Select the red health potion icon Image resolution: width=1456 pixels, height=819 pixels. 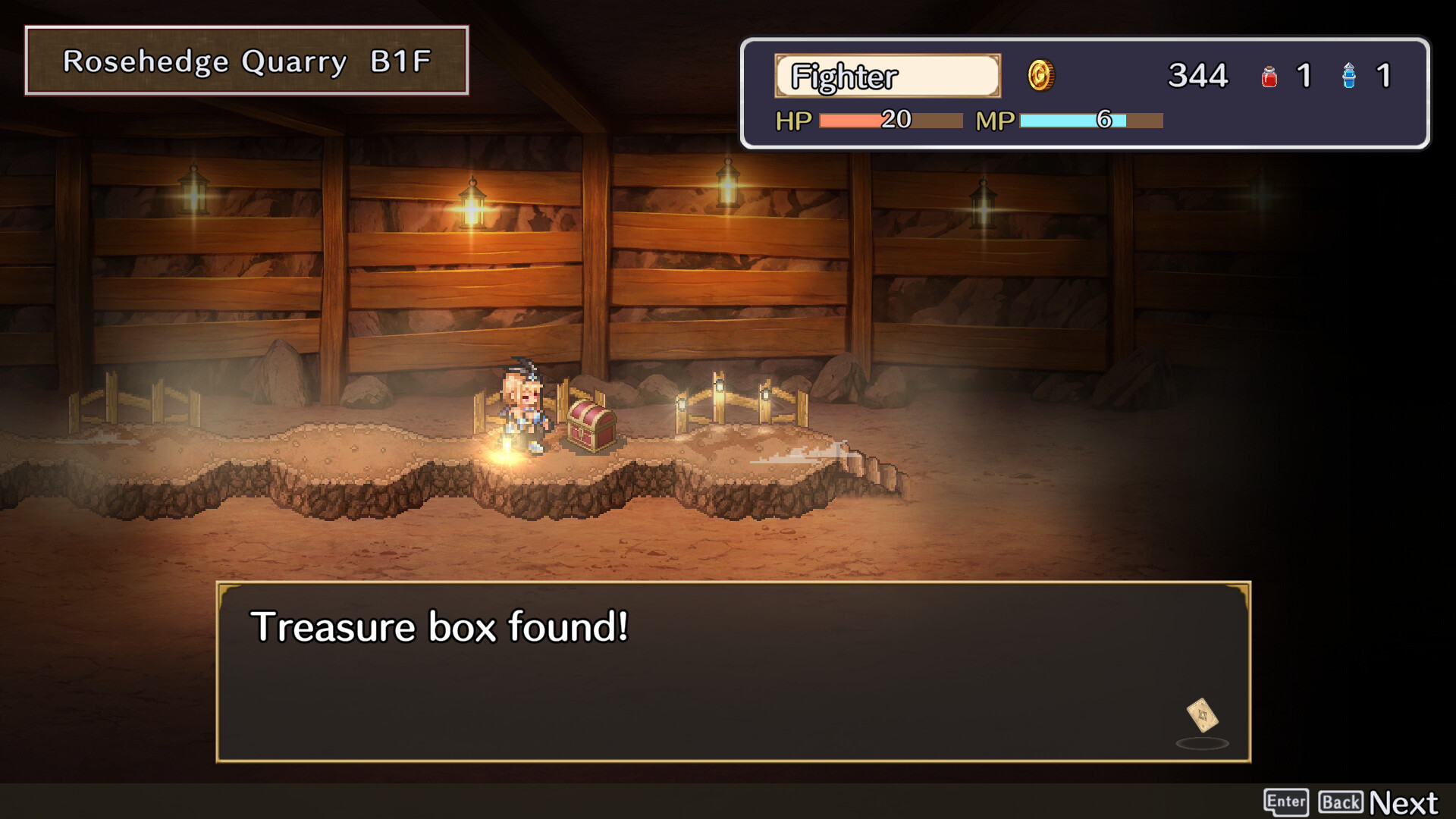tap(1269, 77)
